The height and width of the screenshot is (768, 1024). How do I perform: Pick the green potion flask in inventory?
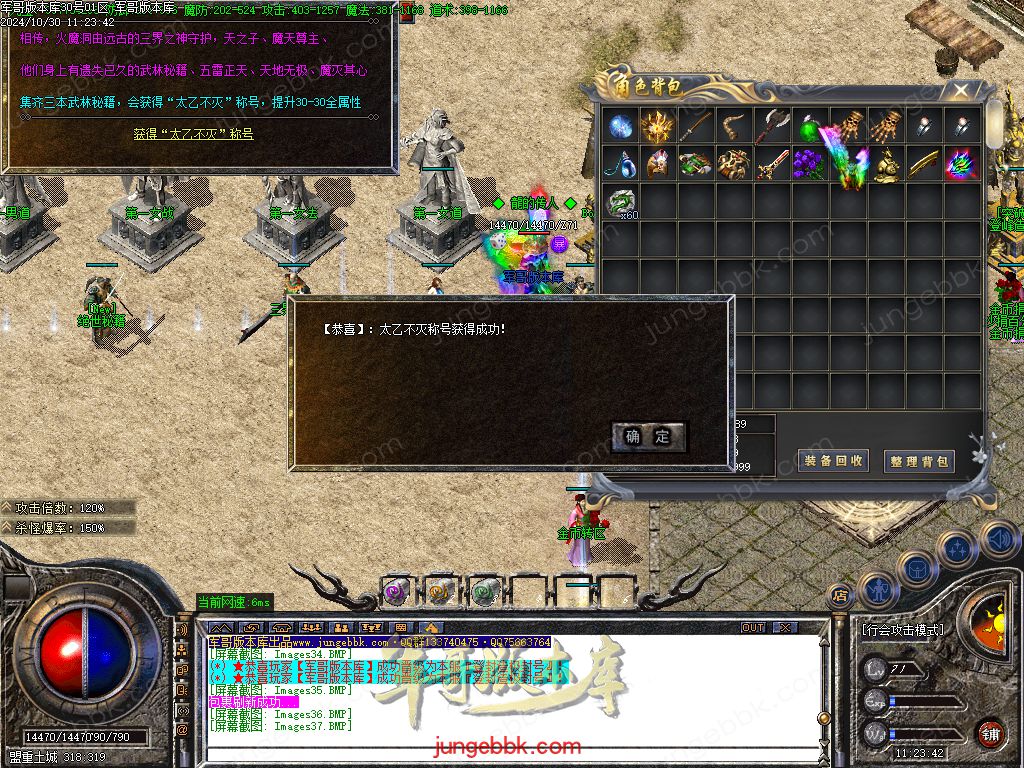[809, 127]
